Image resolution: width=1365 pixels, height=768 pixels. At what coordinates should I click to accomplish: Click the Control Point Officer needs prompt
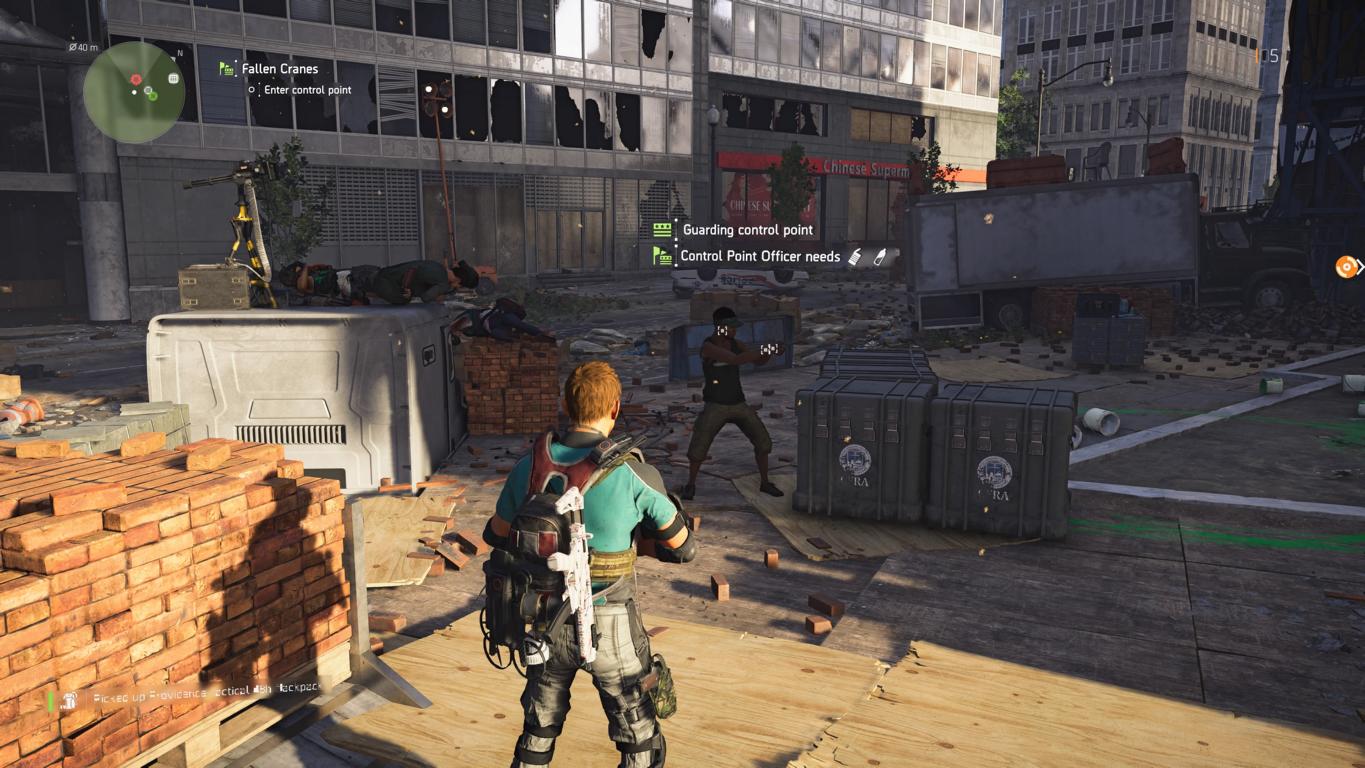click(760, 256)
